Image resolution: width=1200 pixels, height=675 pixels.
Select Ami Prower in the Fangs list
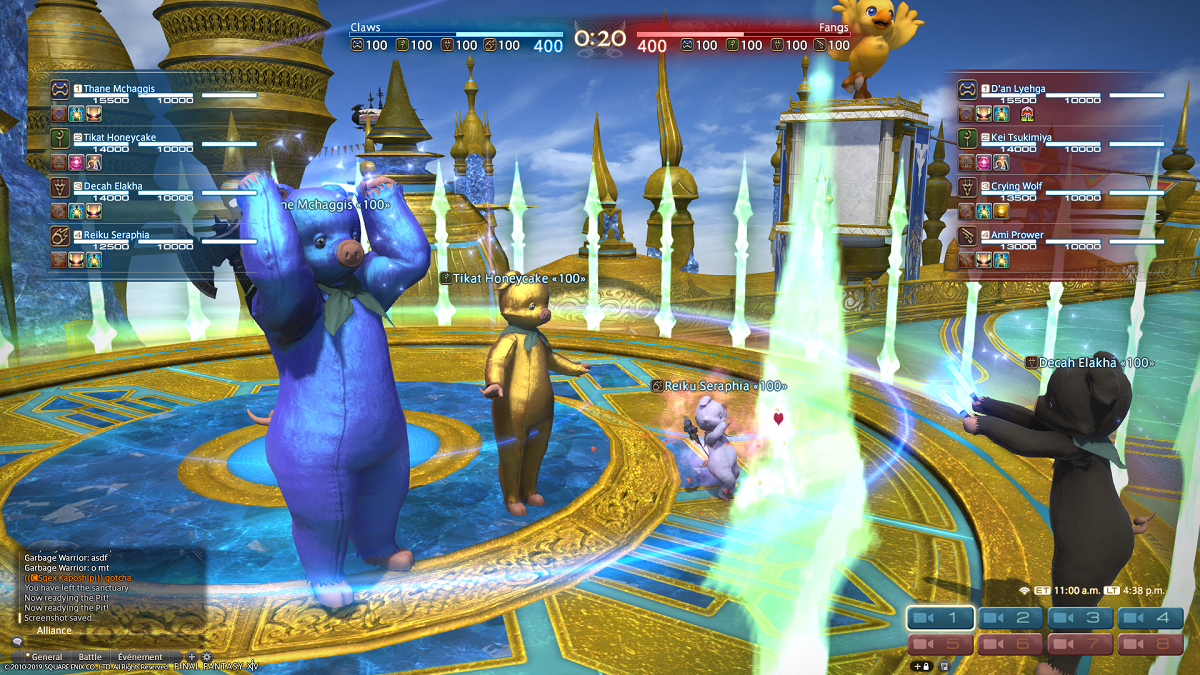tap(1020, 234)
